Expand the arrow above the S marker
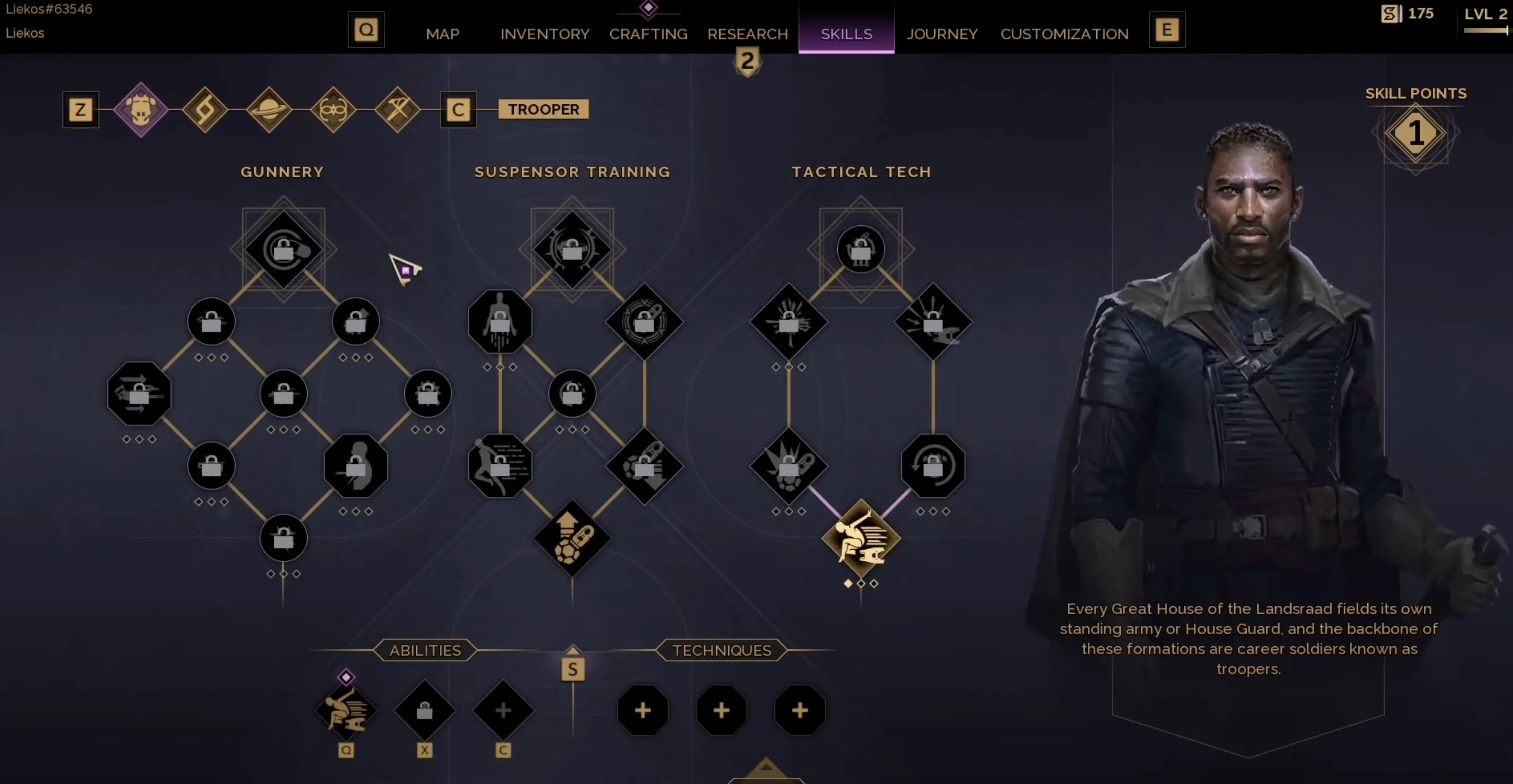The image size is (1513, 784). click(x=572, y=649)
